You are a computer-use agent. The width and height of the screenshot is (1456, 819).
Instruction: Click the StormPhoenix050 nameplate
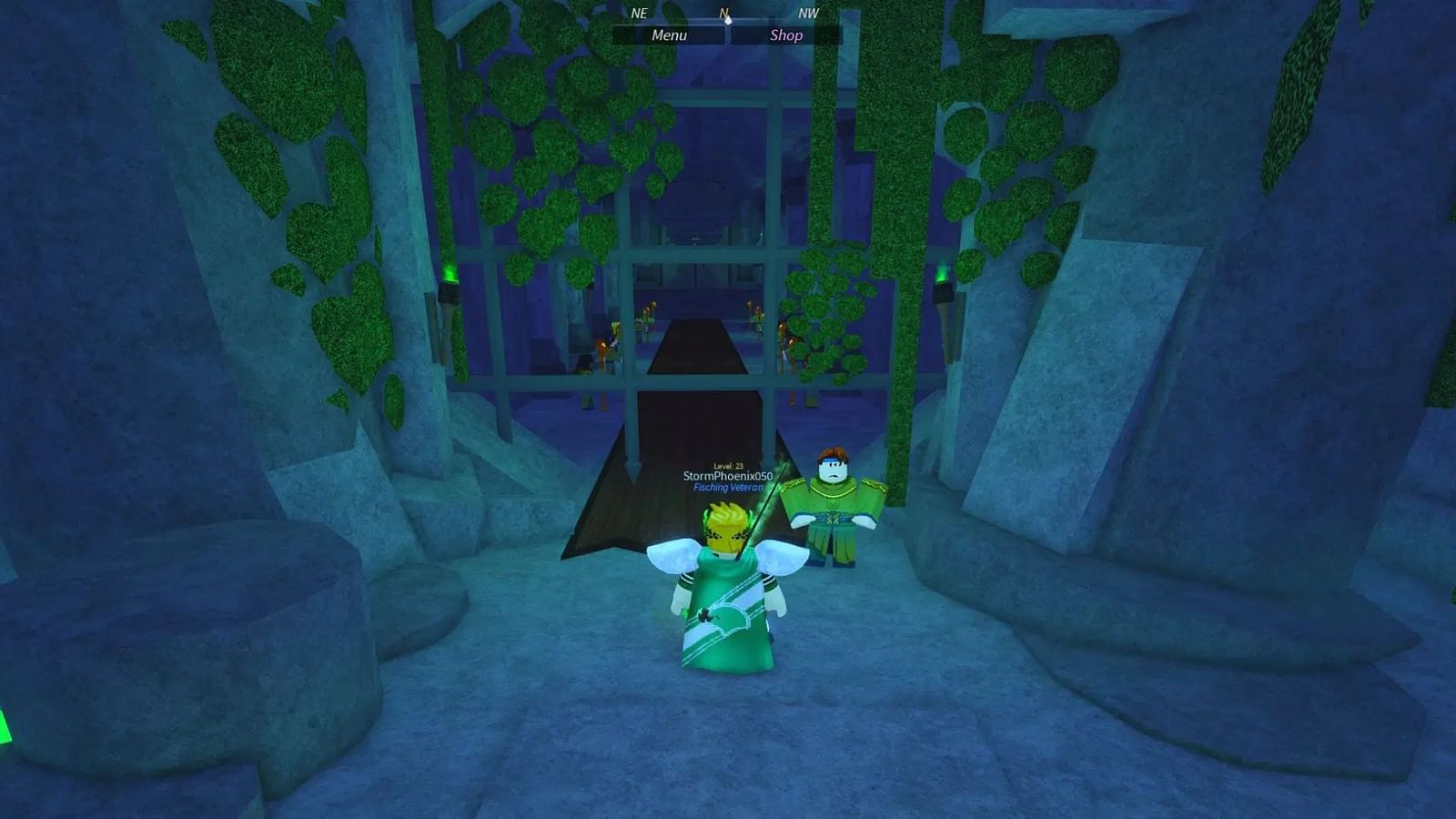click(727, 474)
